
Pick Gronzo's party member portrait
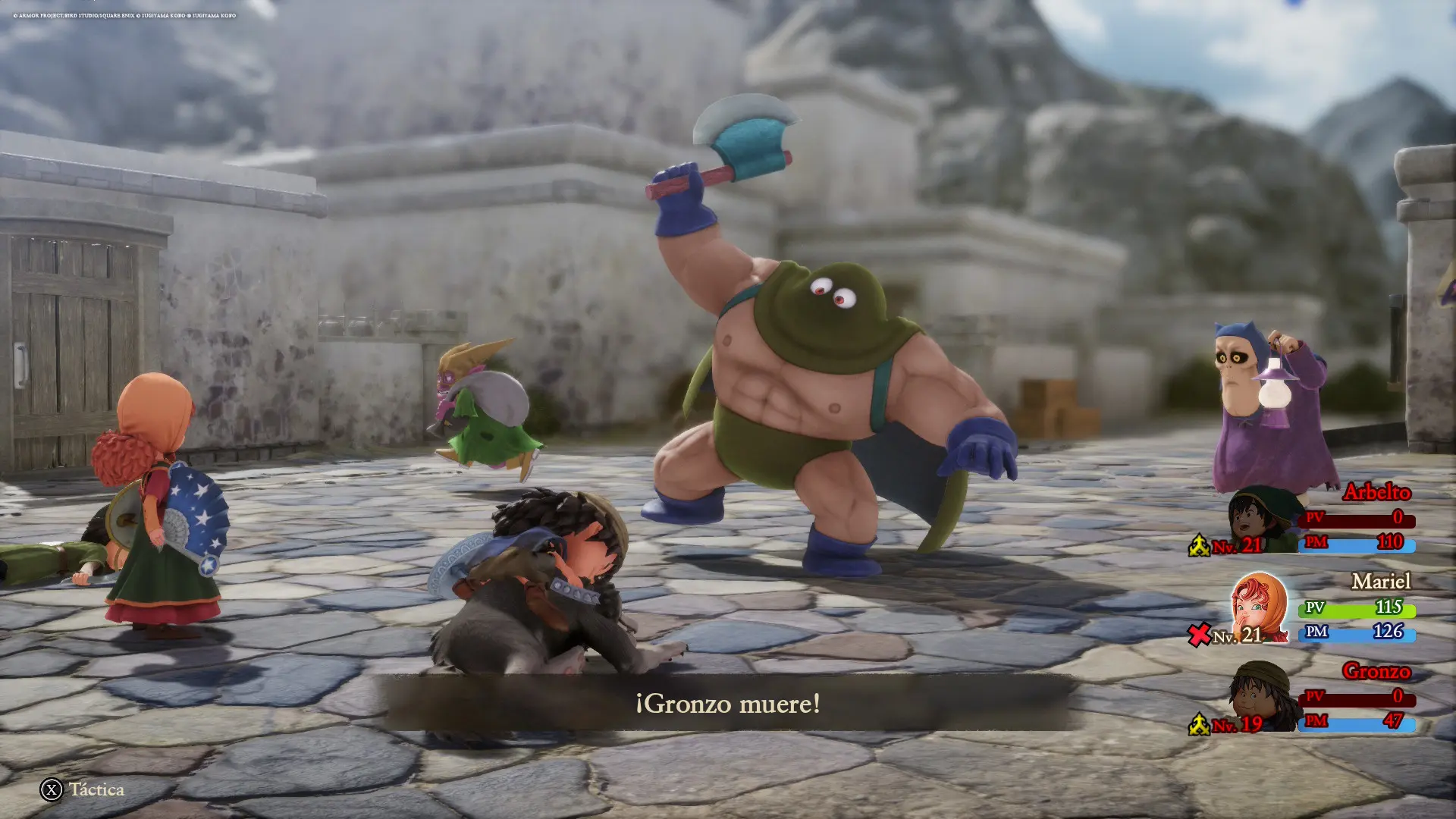(x=1260, y=696)
